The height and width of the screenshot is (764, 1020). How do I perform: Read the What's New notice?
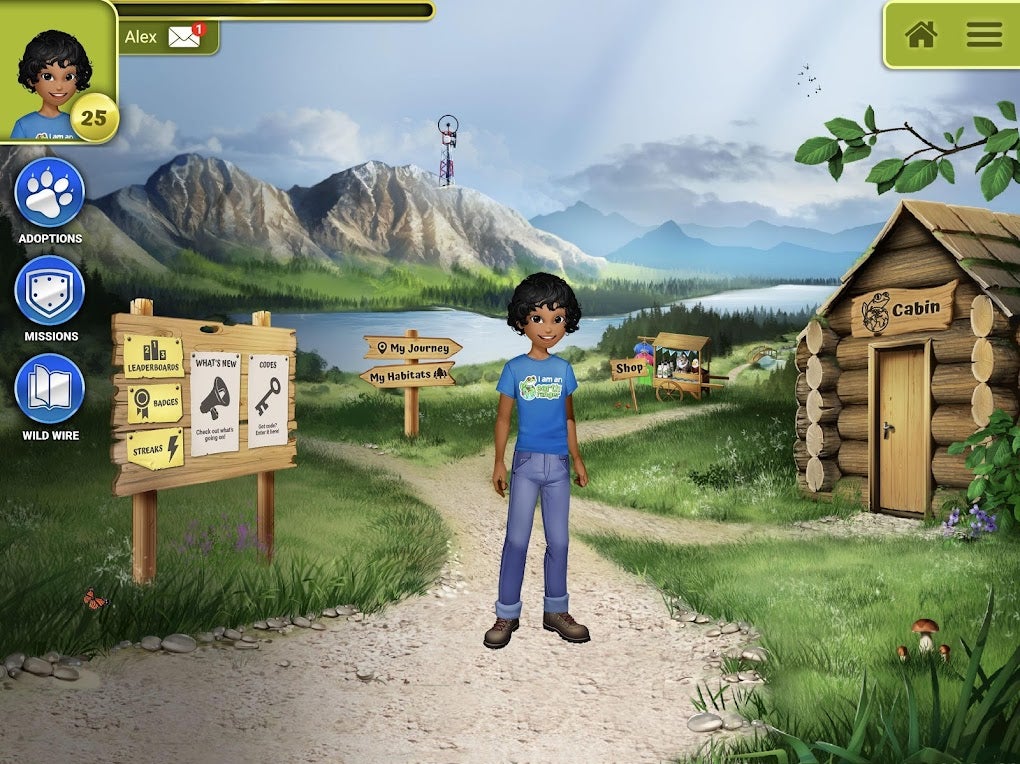click(215, 402)
